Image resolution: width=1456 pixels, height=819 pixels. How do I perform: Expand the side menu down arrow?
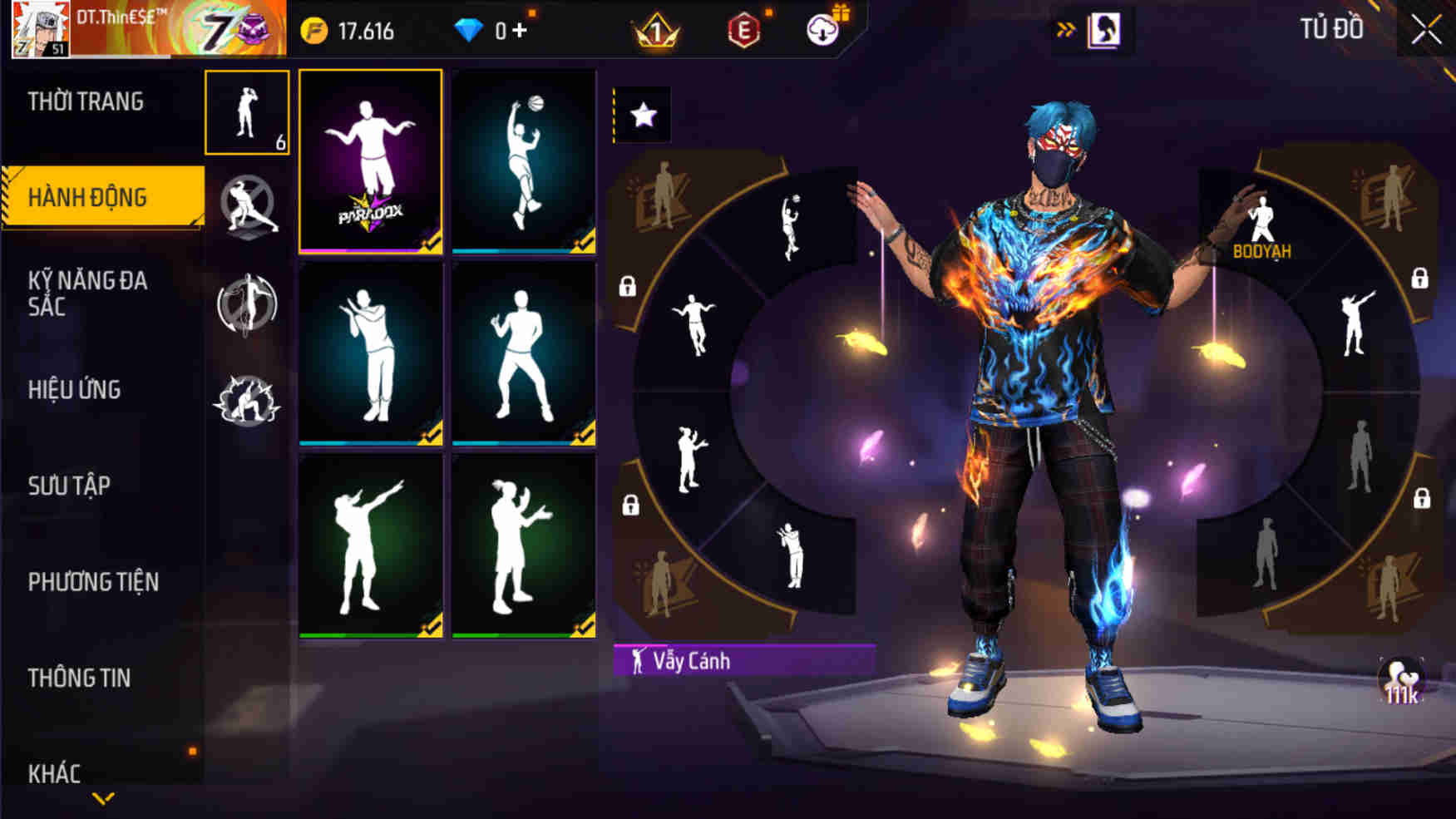(x=103, y=799)
